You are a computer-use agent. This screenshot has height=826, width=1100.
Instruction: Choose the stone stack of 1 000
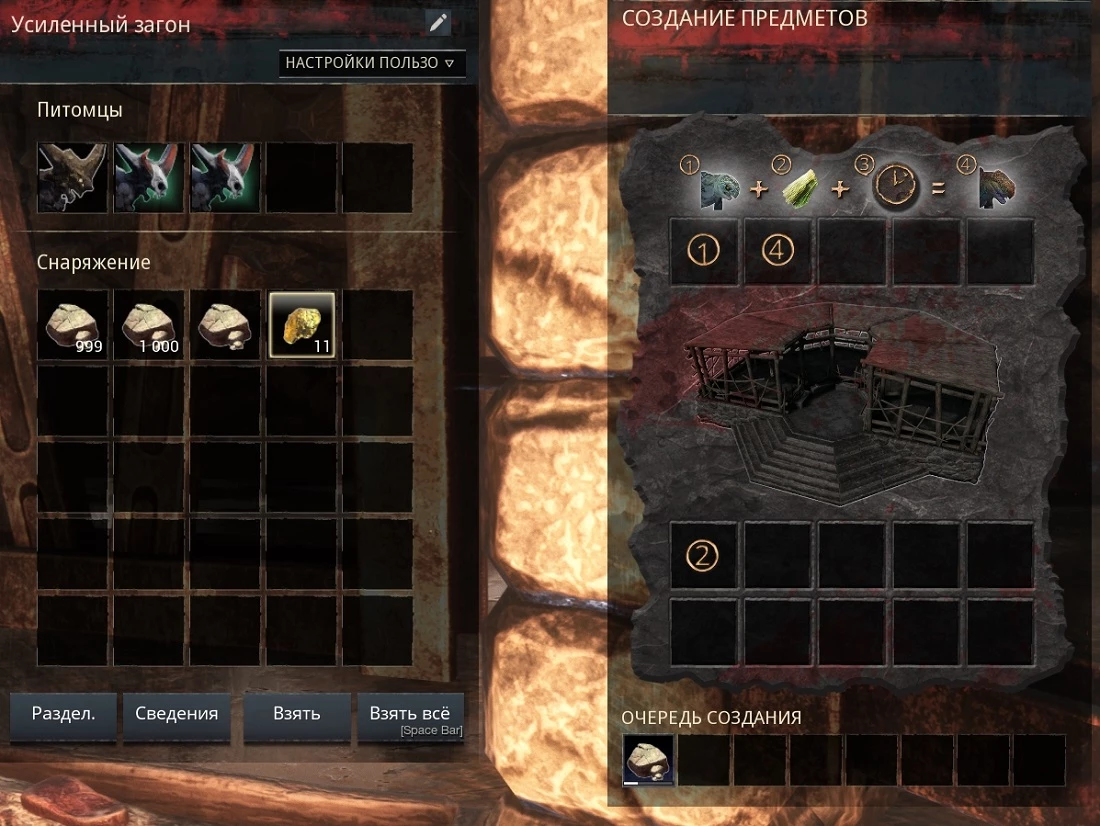pyautogui.click(x=149, y=325)
